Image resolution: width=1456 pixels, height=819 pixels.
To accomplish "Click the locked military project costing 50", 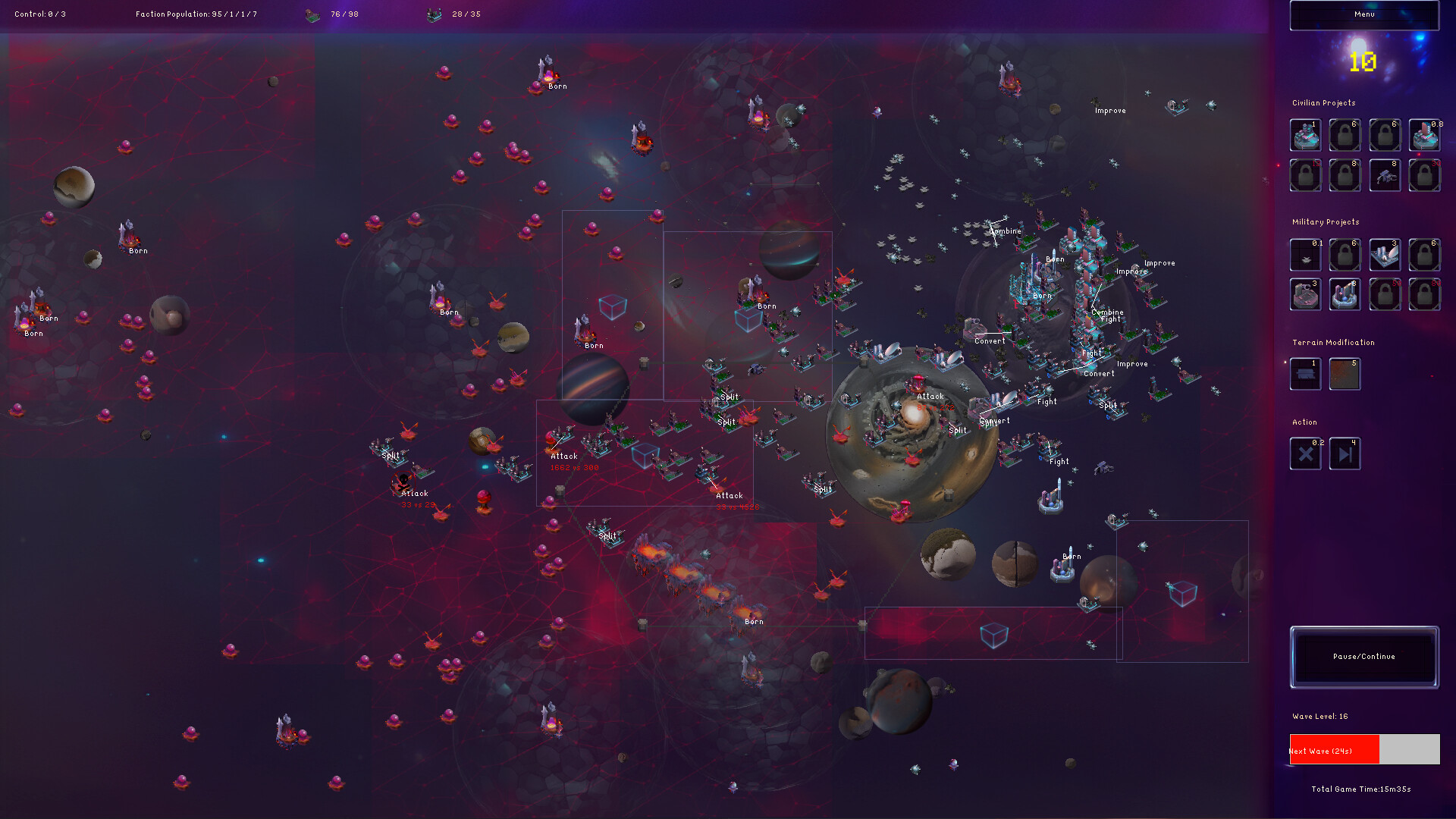I will pyautogui.click(x=1385, y=295).
